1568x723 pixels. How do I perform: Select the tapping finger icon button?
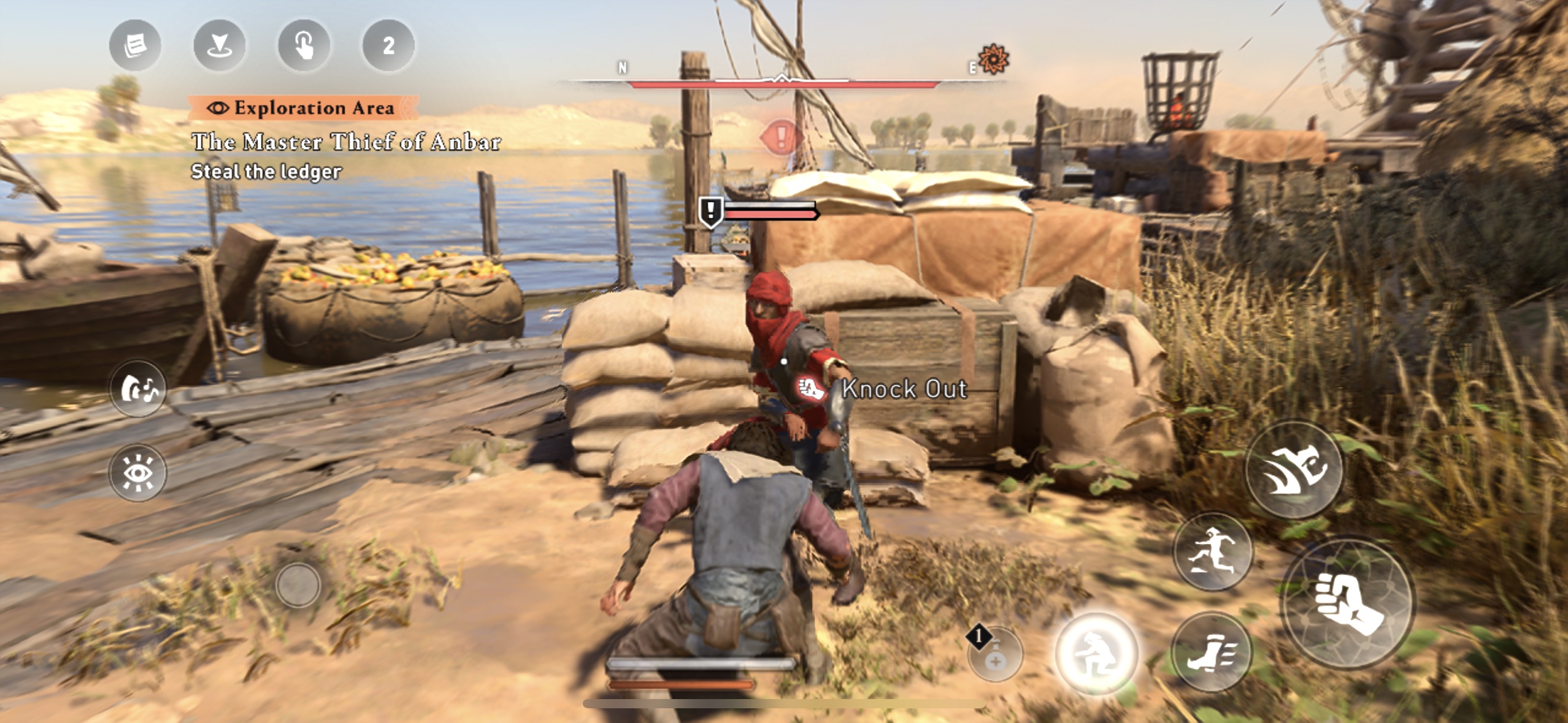pos(304,45)
